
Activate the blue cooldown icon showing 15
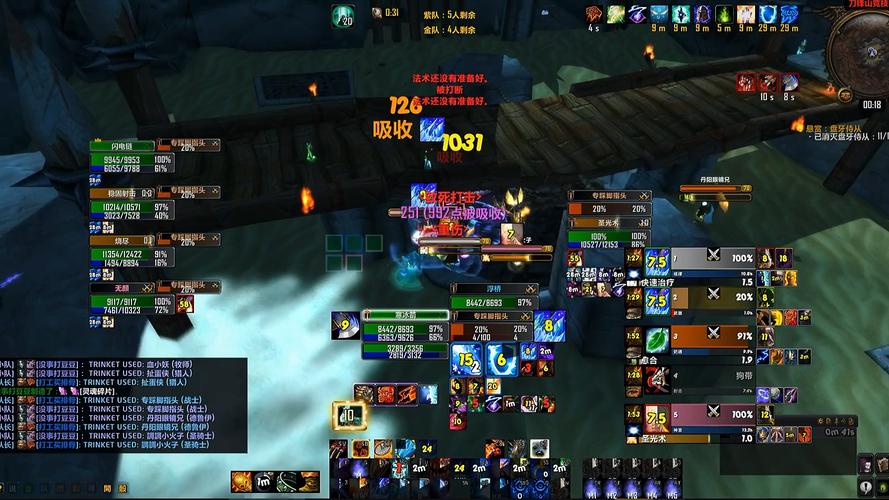click(466, 358)
